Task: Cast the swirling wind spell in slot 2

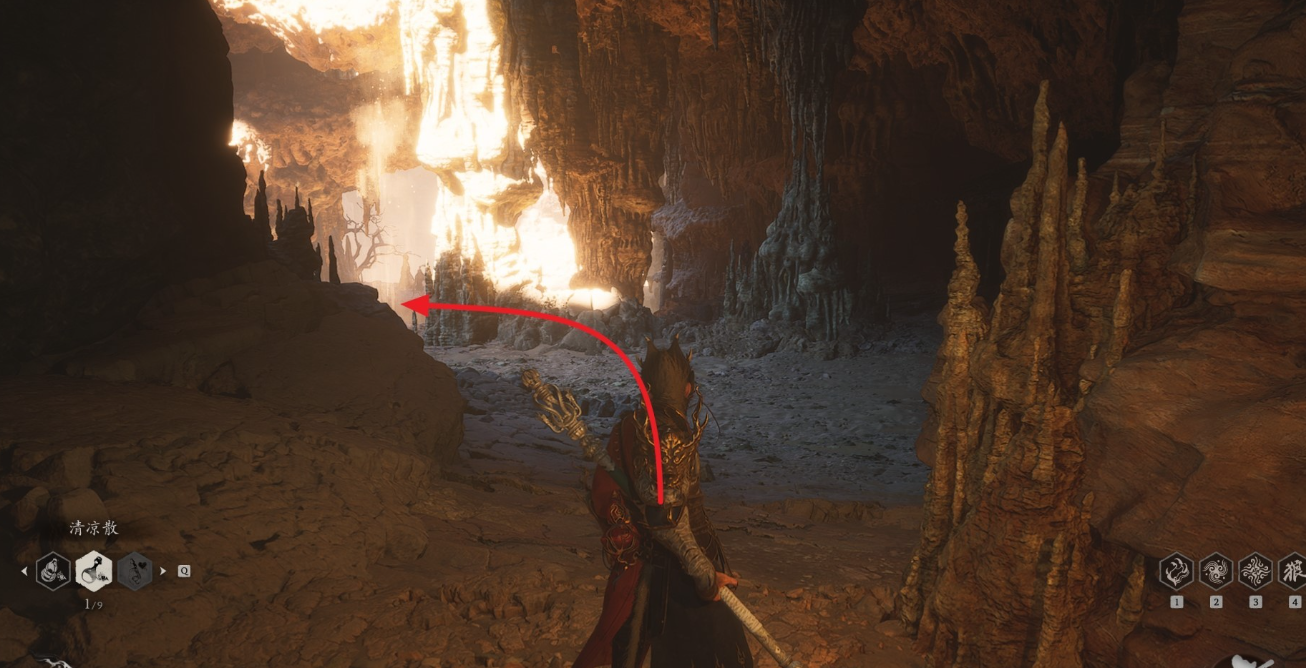Action: pyautogui.click(x=1215, y=571)
